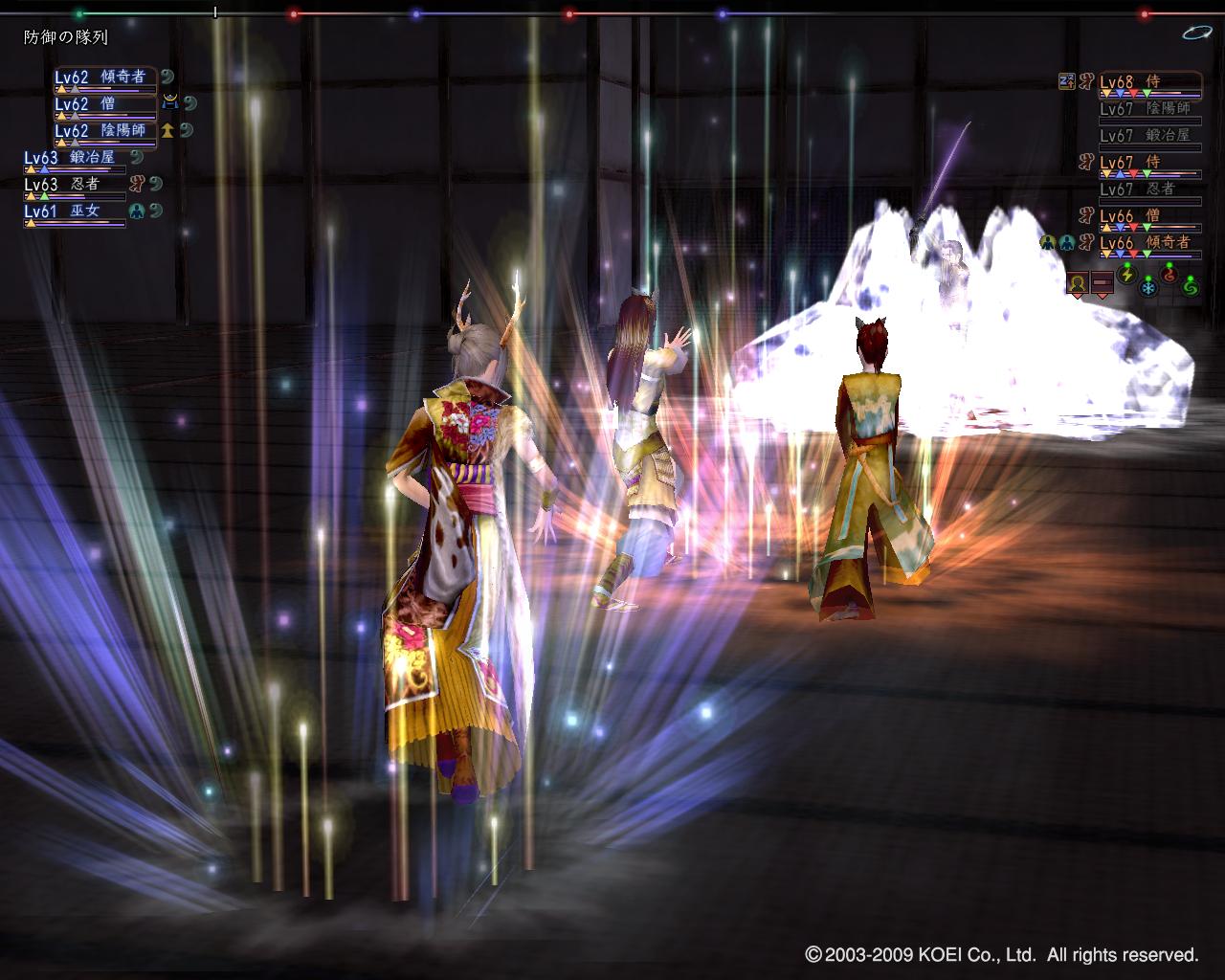This screenshot has height=980, width=1225.
Task: Select the Lv61 巫女 party member
Action: [x=73, y=212]
